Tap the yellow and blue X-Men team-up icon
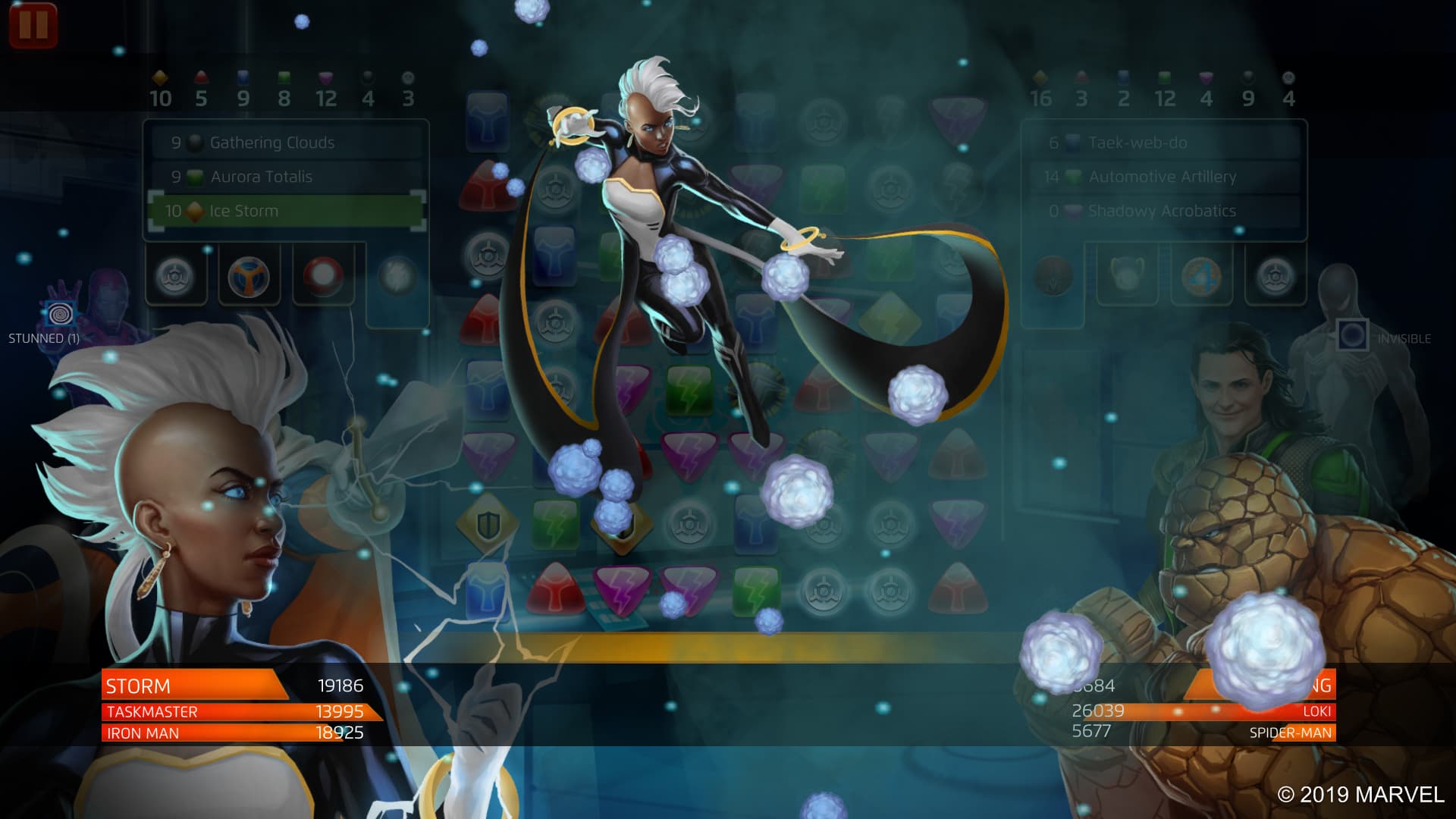Image resolution: width=1456 pixels, height=819 pixels. 249,276
